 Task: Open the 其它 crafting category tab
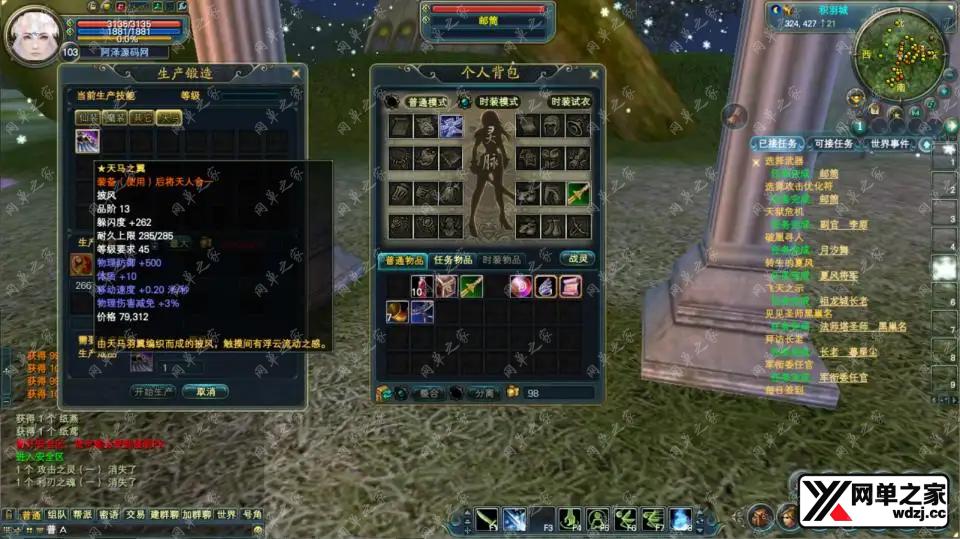click(143, 117)
